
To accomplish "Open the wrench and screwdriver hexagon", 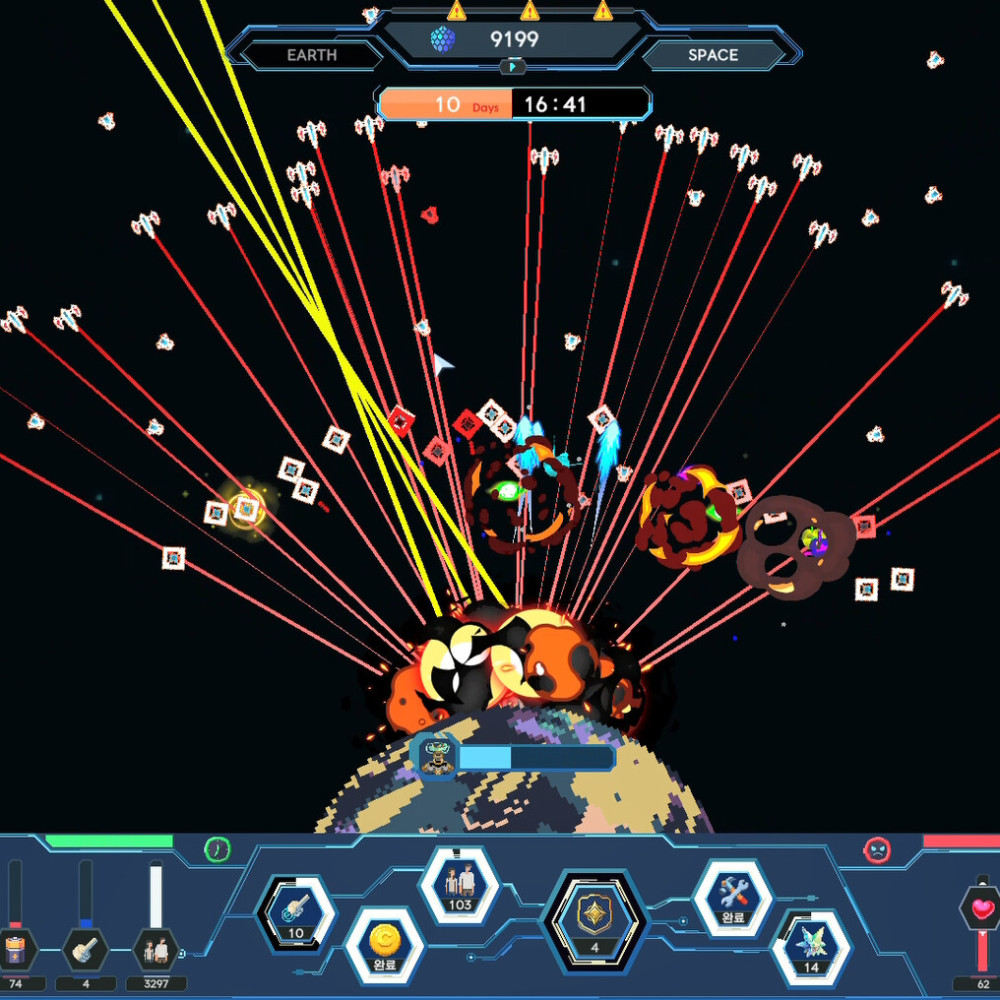I will [x=733, y=896].
